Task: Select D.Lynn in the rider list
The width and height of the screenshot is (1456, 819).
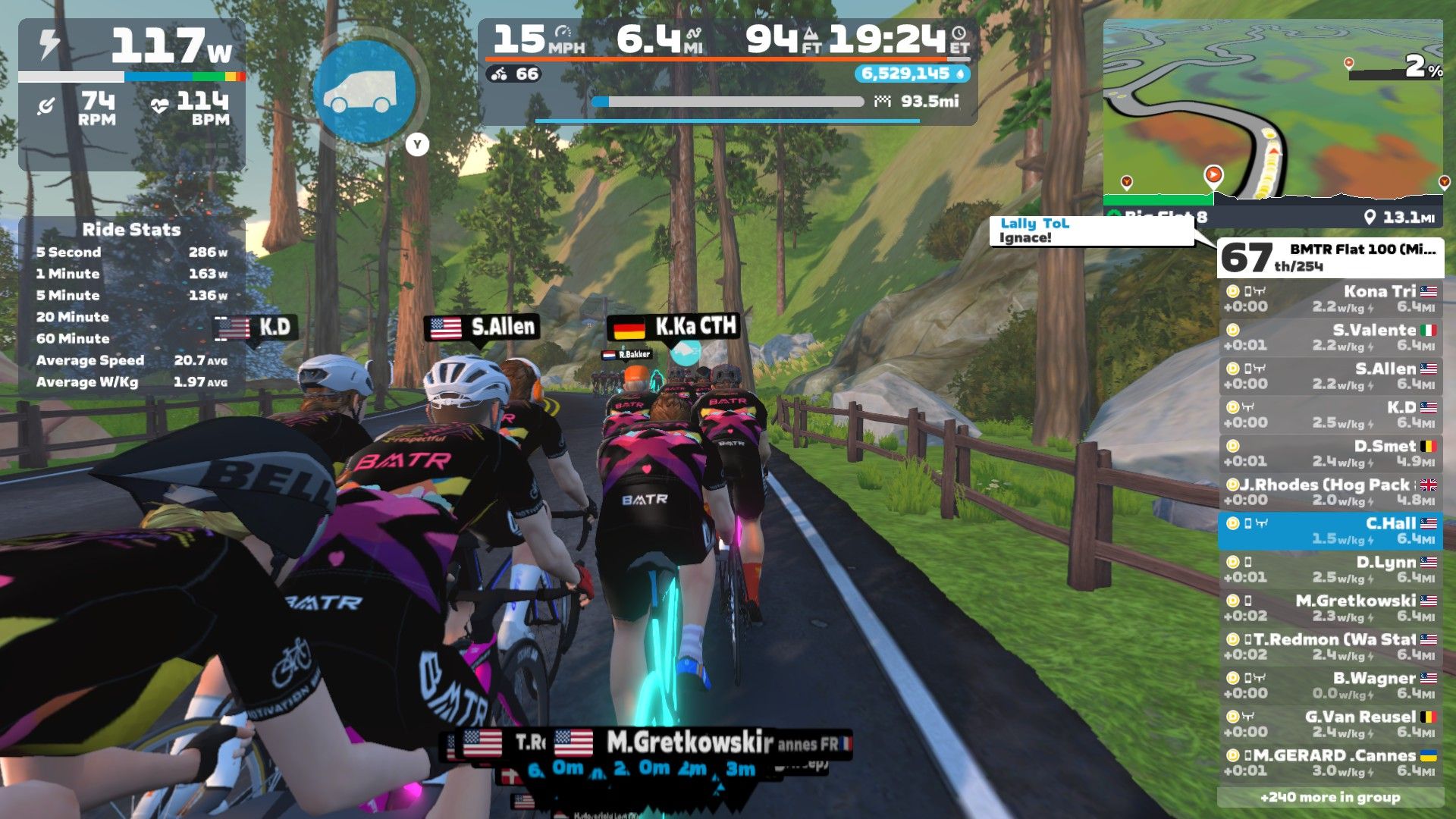Action: (x=1331, y=570)
